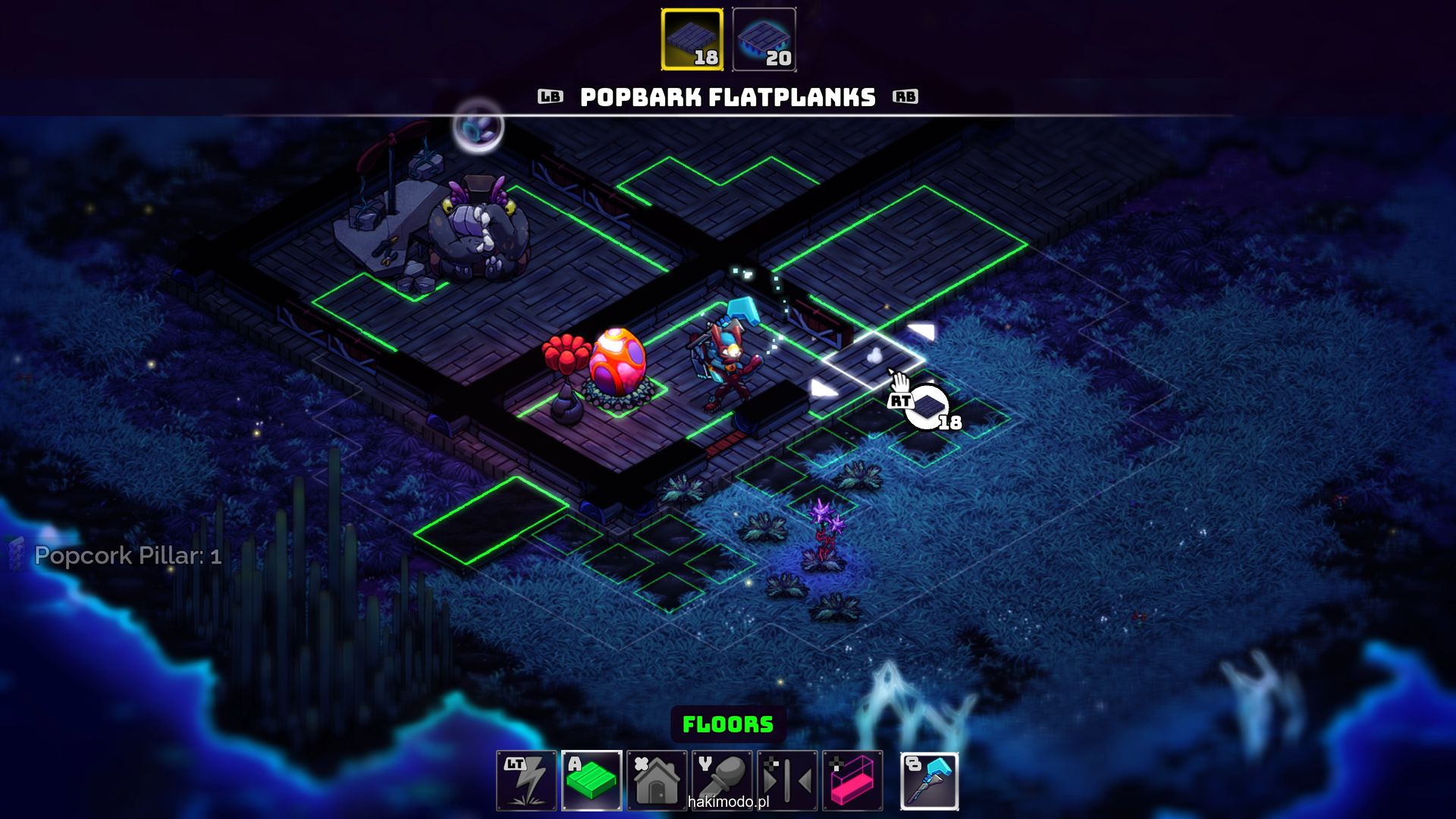
Task: Activate the lightning bolt build tool
Action: point(526,780)
